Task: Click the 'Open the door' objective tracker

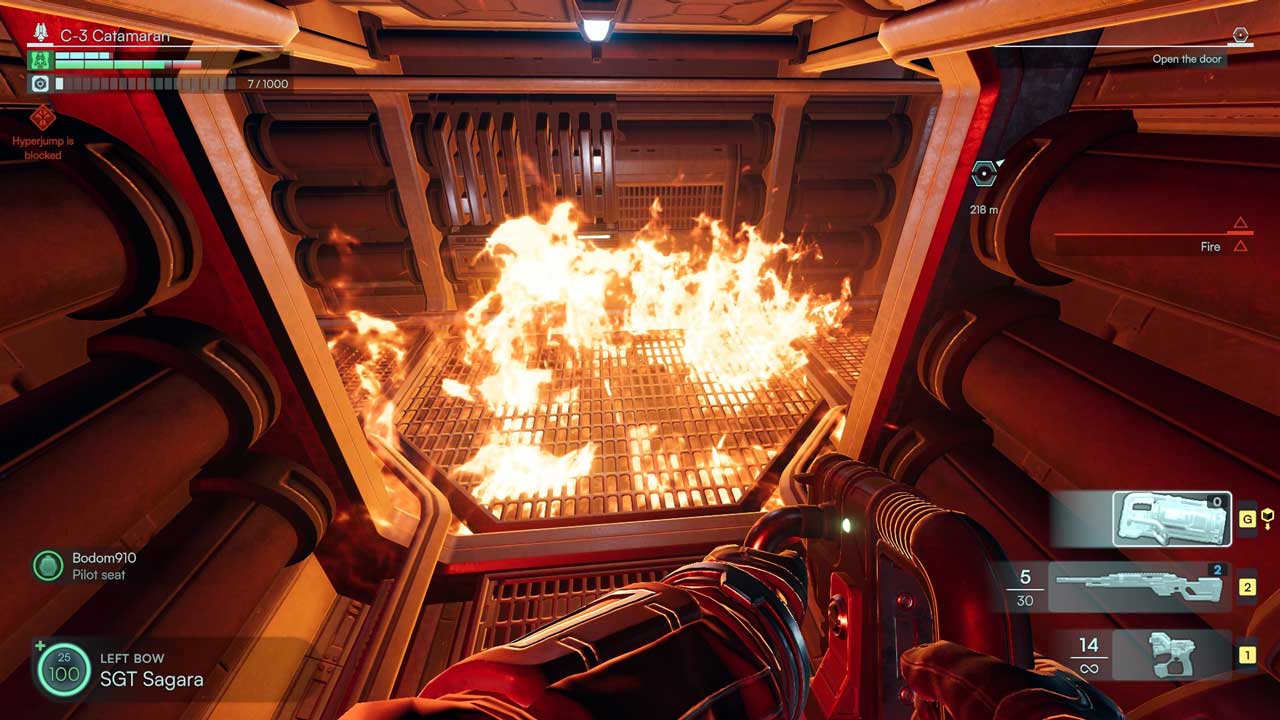Action: pyautogui.click(x=1188, y=59)
